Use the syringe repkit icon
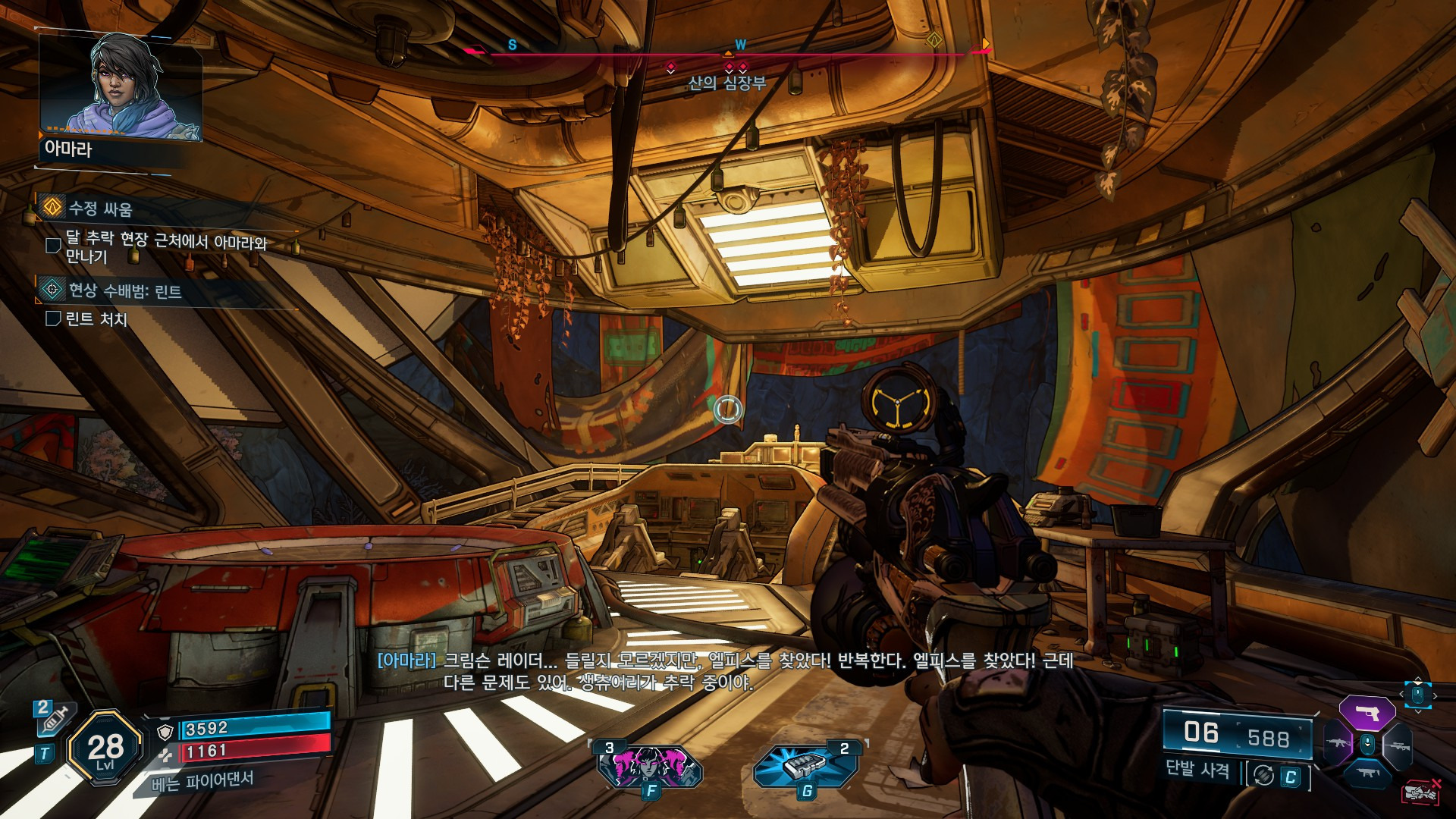Screen dimensions: 1456x819 [55, 719]
